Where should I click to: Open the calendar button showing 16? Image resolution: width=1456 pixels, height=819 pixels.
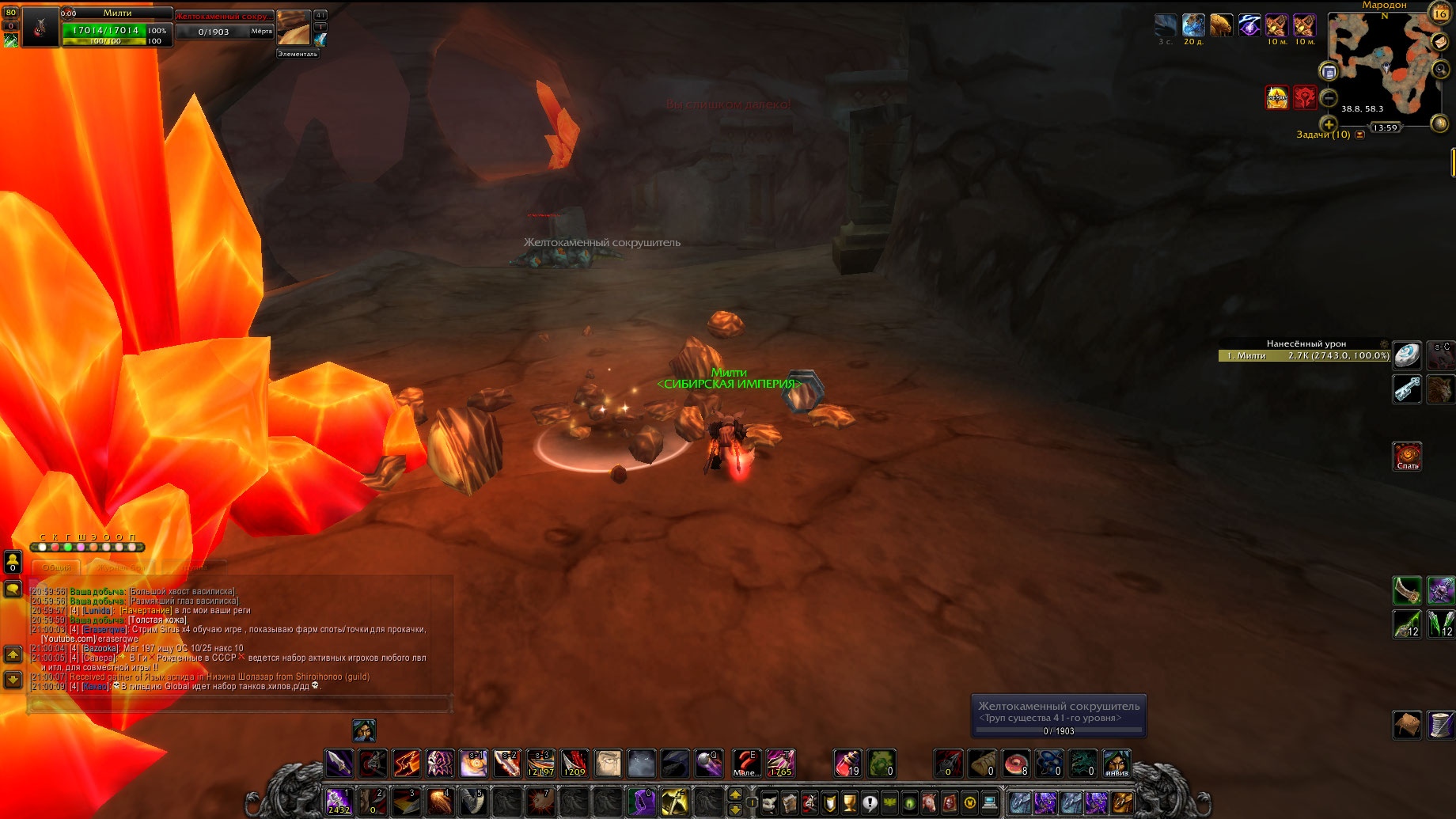click(x=1439, y=13)
